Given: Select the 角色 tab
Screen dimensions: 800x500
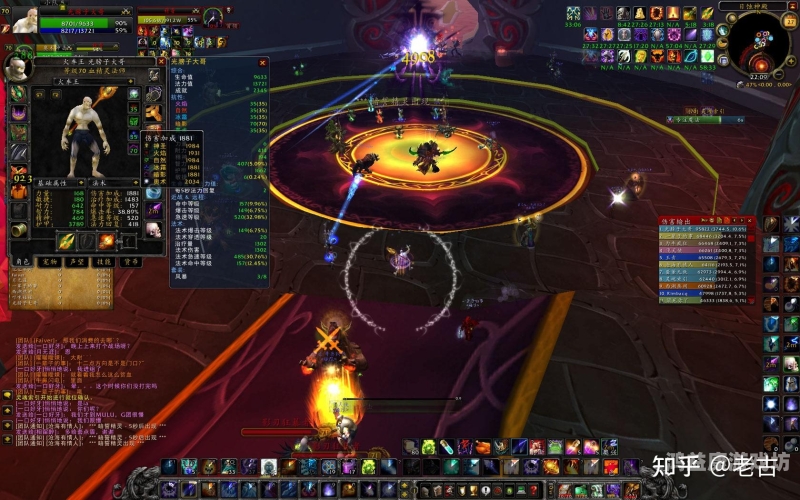Looking at the screenshot, I should [x=23, y=261].
